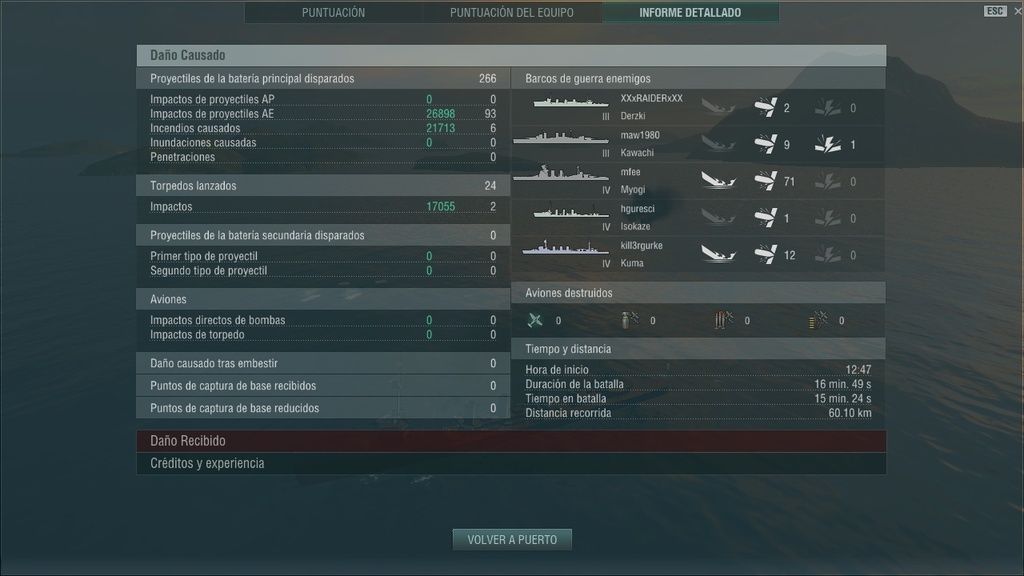Collapse the Daño Causado section header
The height and width of the screenshot is (576, 1024).
511,56
